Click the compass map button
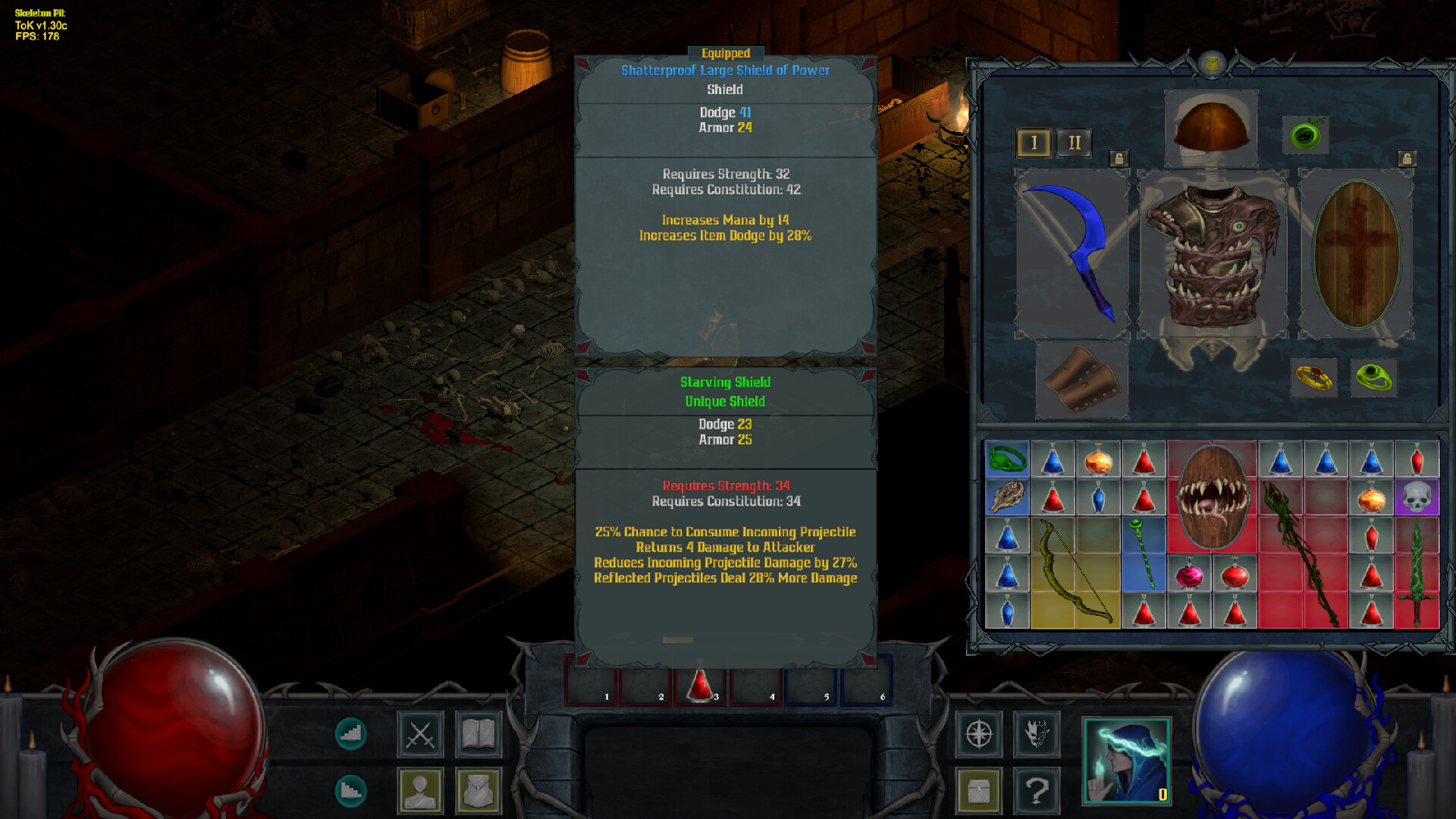 click(x=979, y=734)
